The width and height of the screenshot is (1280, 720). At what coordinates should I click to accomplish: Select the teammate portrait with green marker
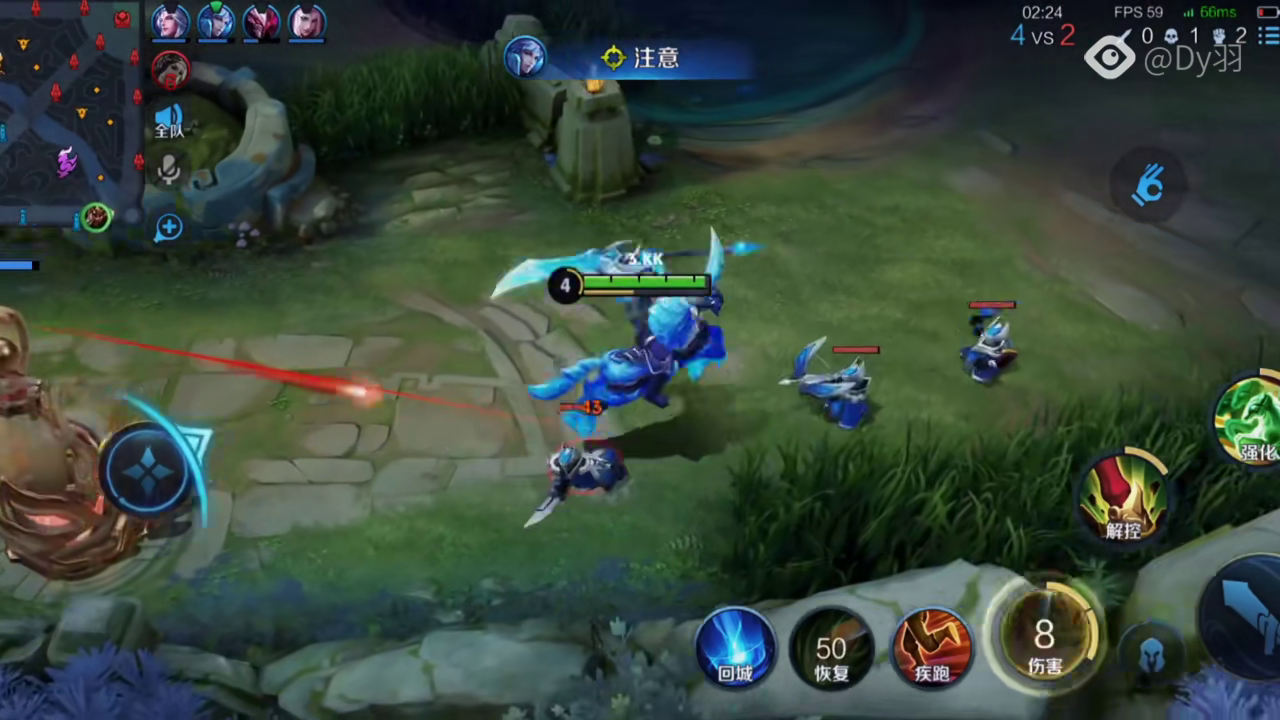[216, 22]
